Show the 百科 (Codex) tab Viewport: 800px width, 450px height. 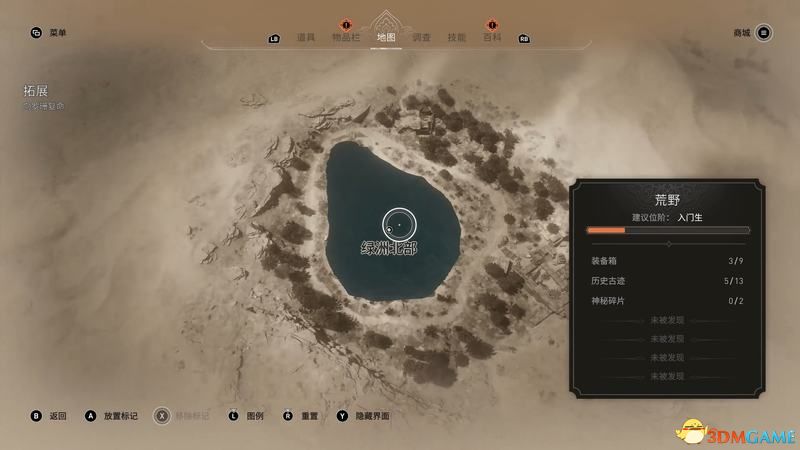(492, 38)
